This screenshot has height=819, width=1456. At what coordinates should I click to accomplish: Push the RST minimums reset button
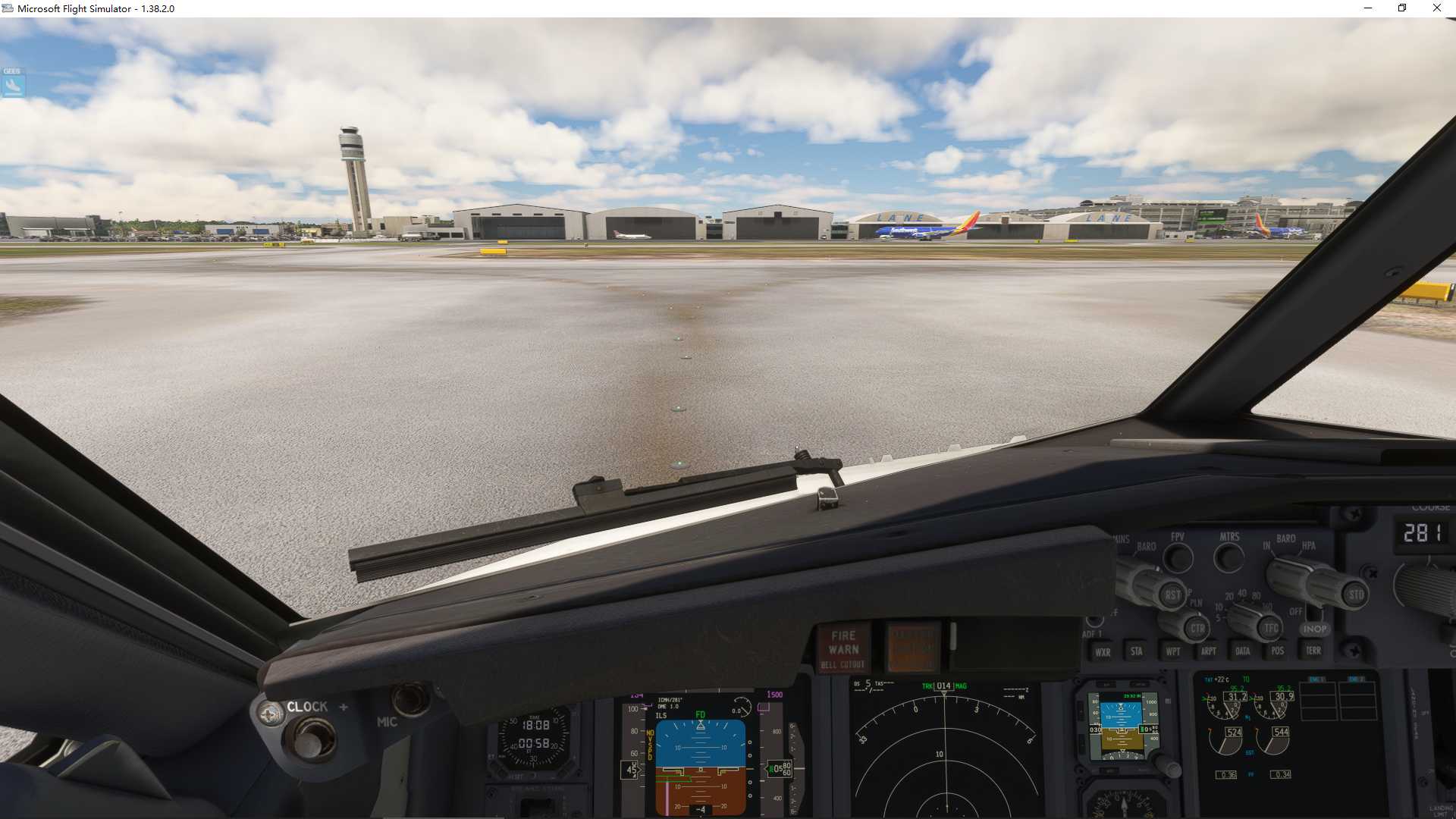click(1172, 595)
